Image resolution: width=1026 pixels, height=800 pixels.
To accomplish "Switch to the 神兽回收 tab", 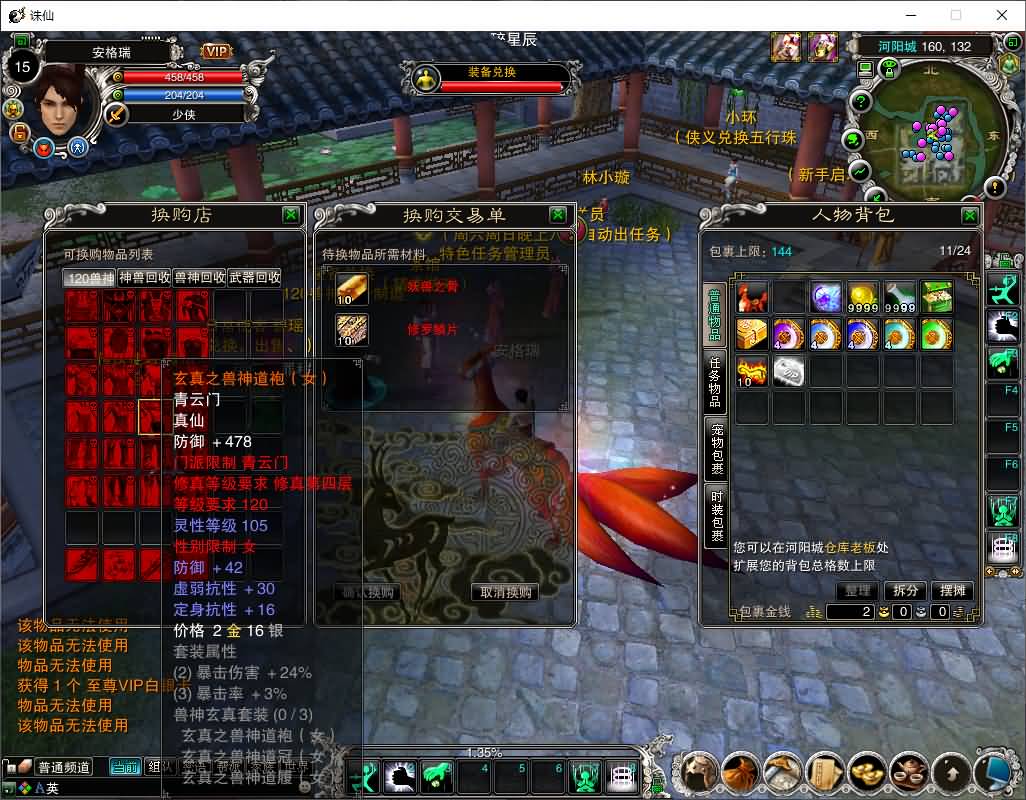I will (x=145, y=277).
